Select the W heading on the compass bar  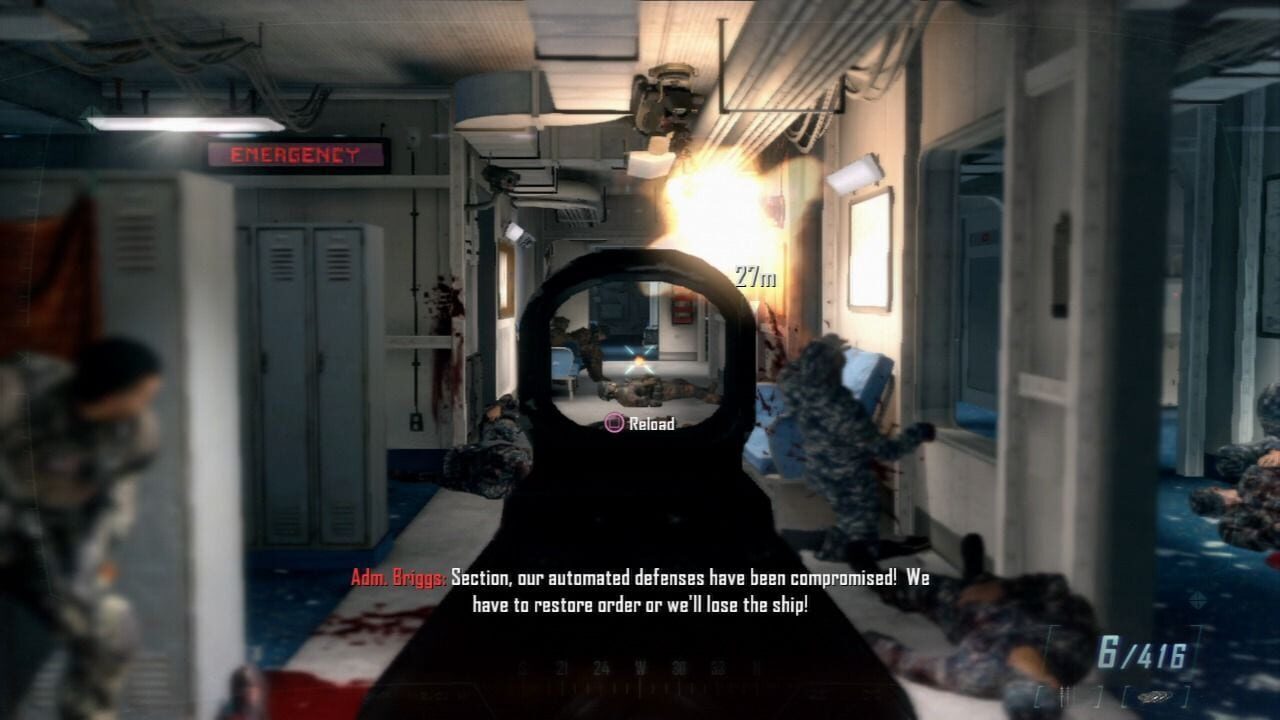(640, 667)
